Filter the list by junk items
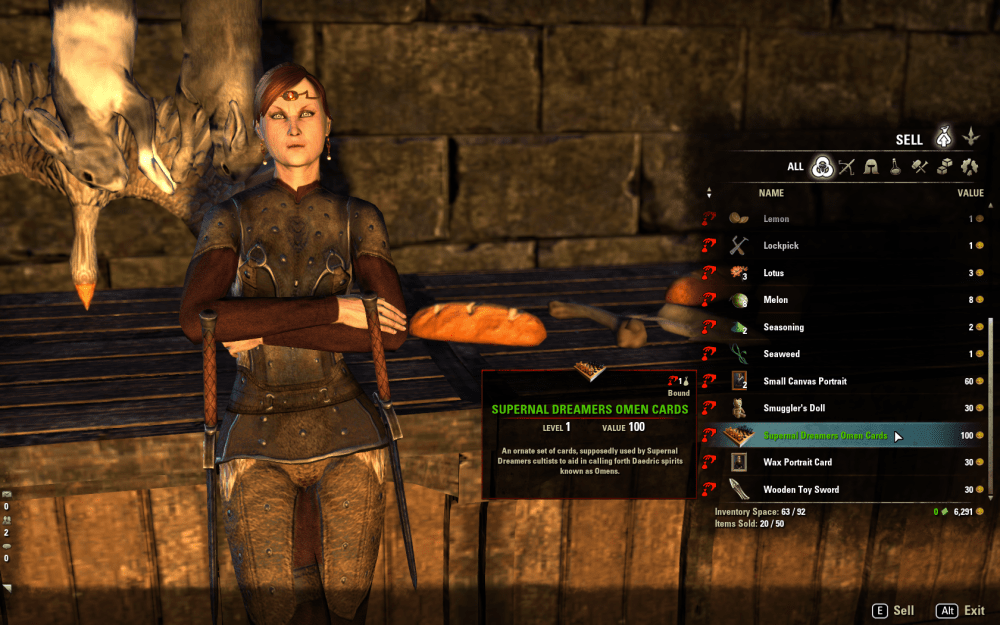The image size is (1000, 625). click(969, 167)
